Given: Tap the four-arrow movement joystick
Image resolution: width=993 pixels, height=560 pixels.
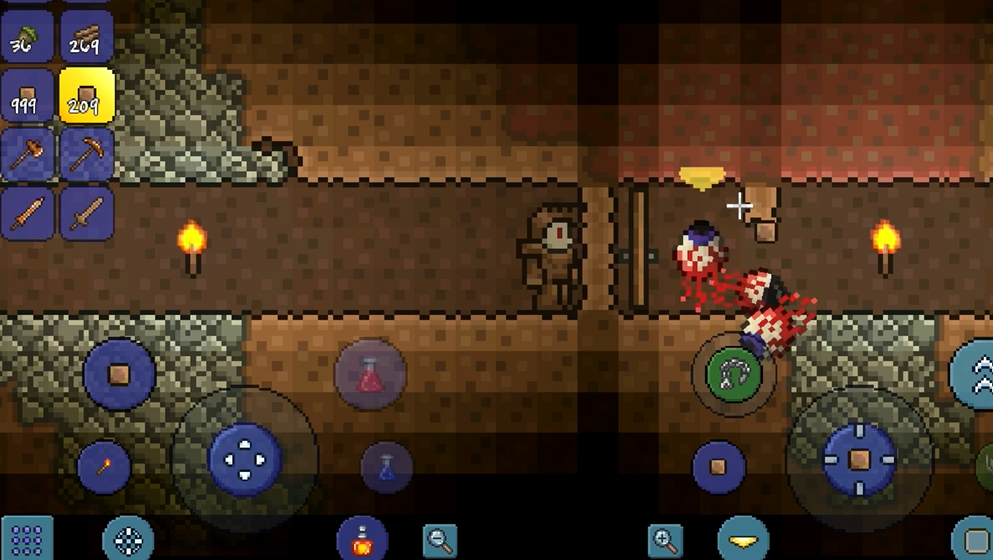Looking at the screenshot, I should pyautogui.click(x=245, y=459).
